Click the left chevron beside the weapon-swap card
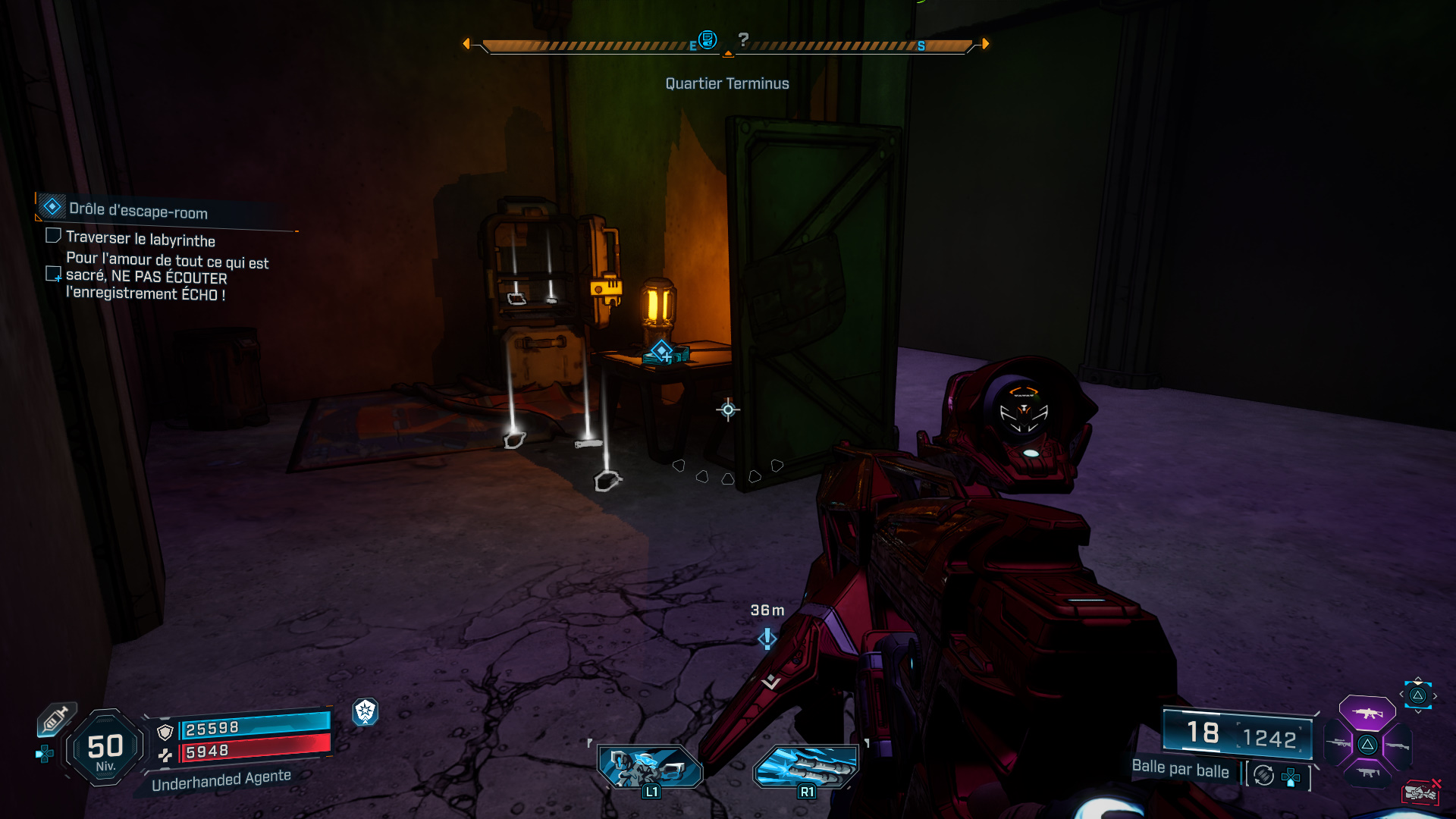The width and height of the screenshot is (1456, 819). (x=1402, y=695)
